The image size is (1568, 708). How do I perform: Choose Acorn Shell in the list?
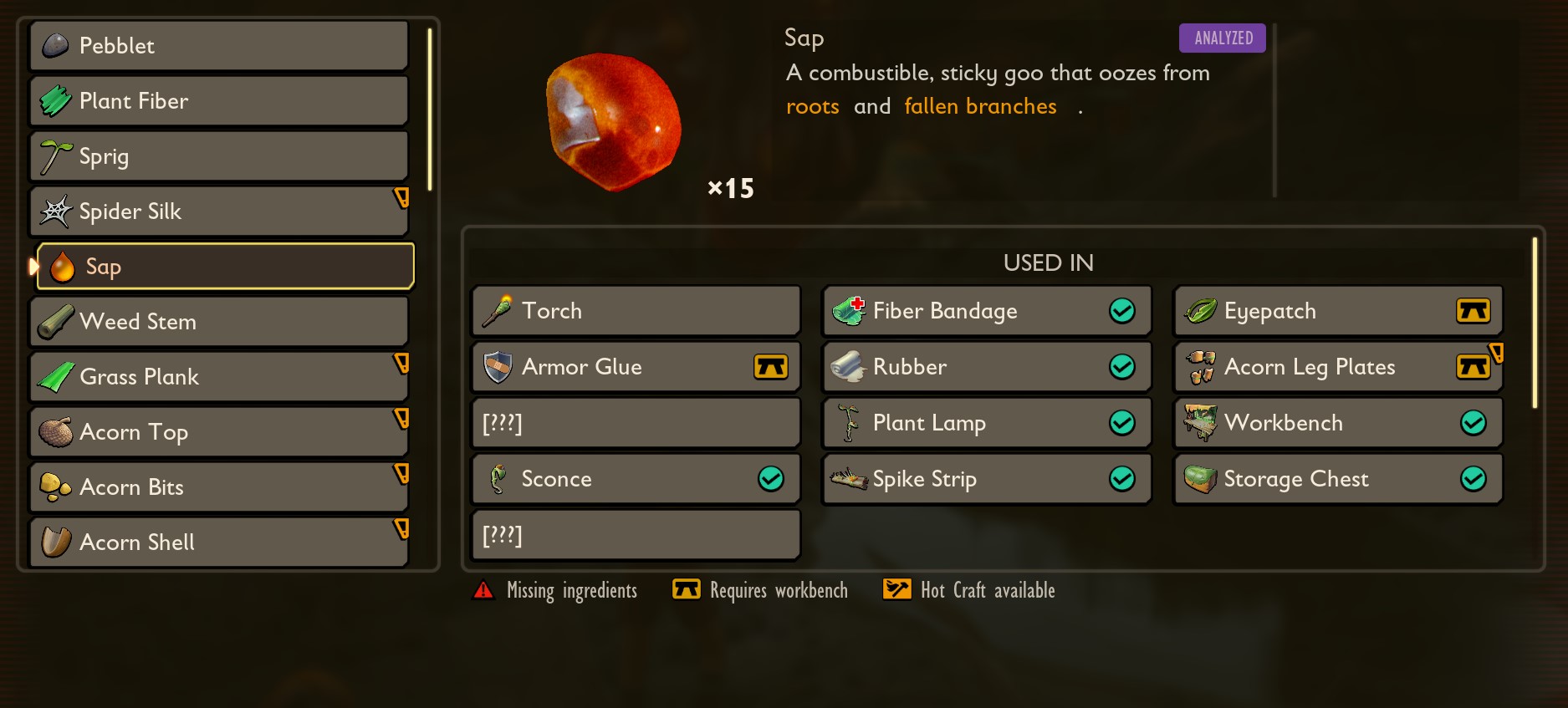click(219, 542)
